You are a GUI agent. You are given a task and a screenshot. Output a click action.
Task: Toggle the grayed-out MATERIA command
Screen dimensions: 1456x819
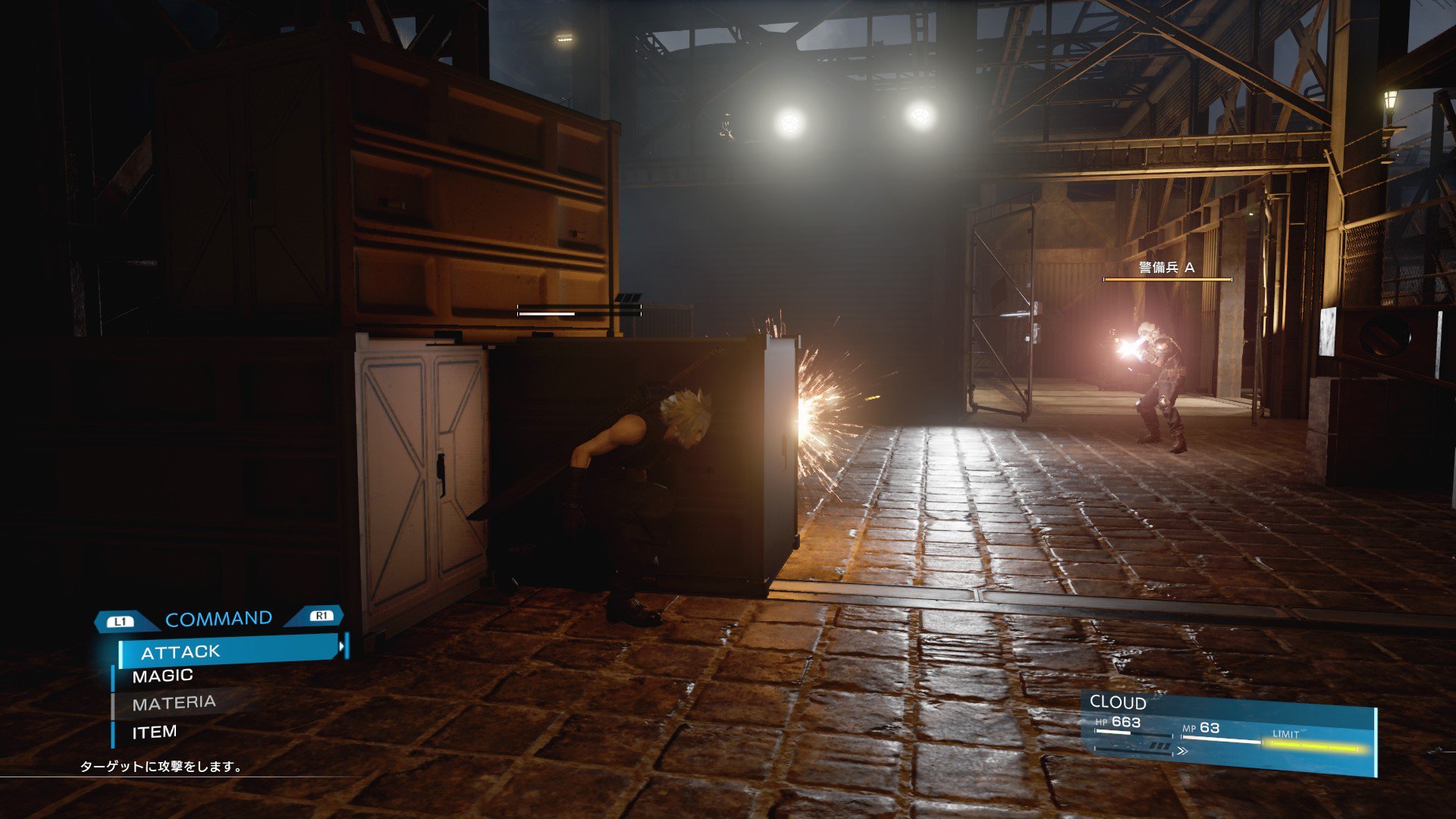click(x=175, y=702)
